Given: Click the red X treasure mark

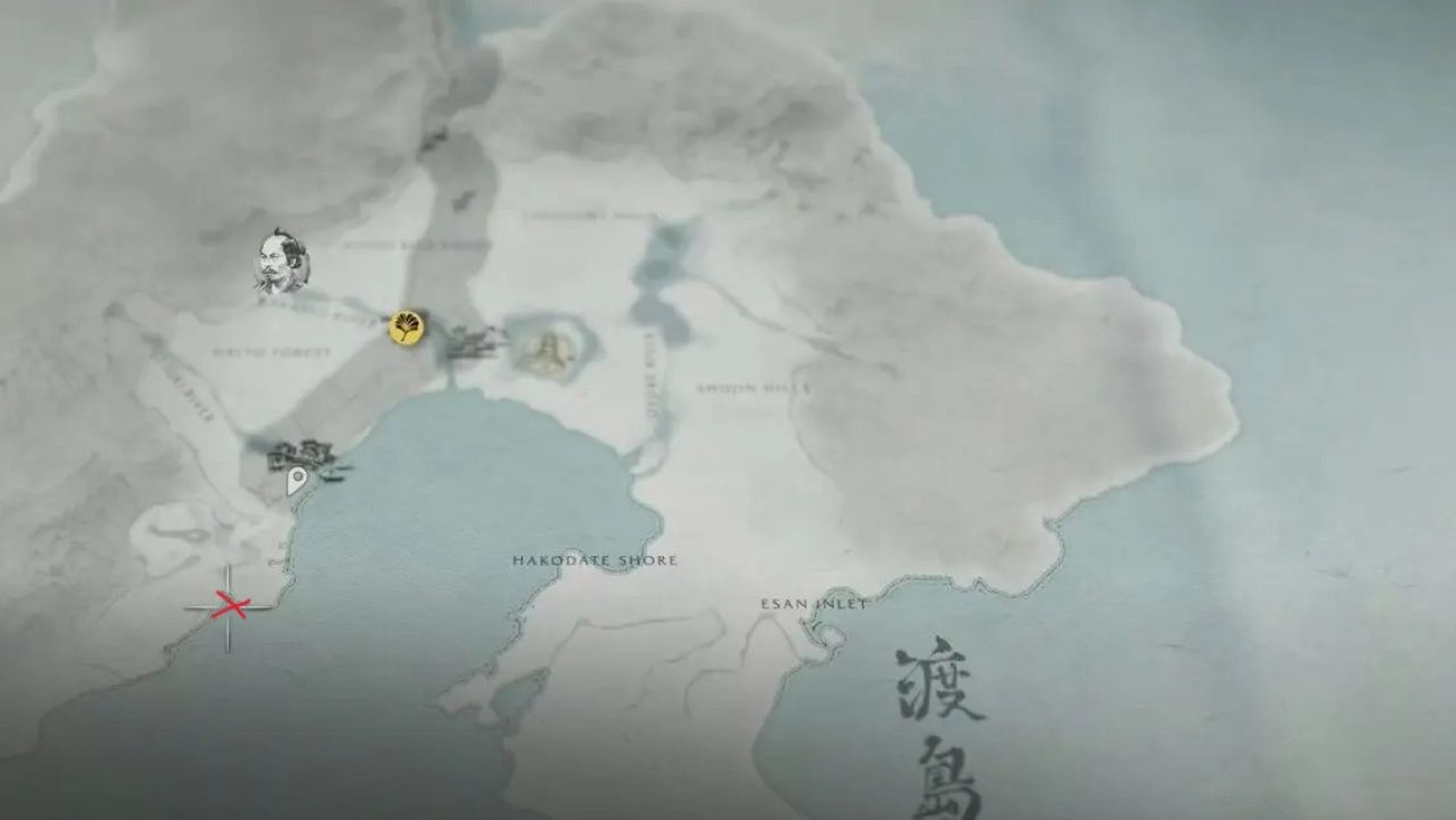Looking at the screenshot, I should [x=232, y=606].
